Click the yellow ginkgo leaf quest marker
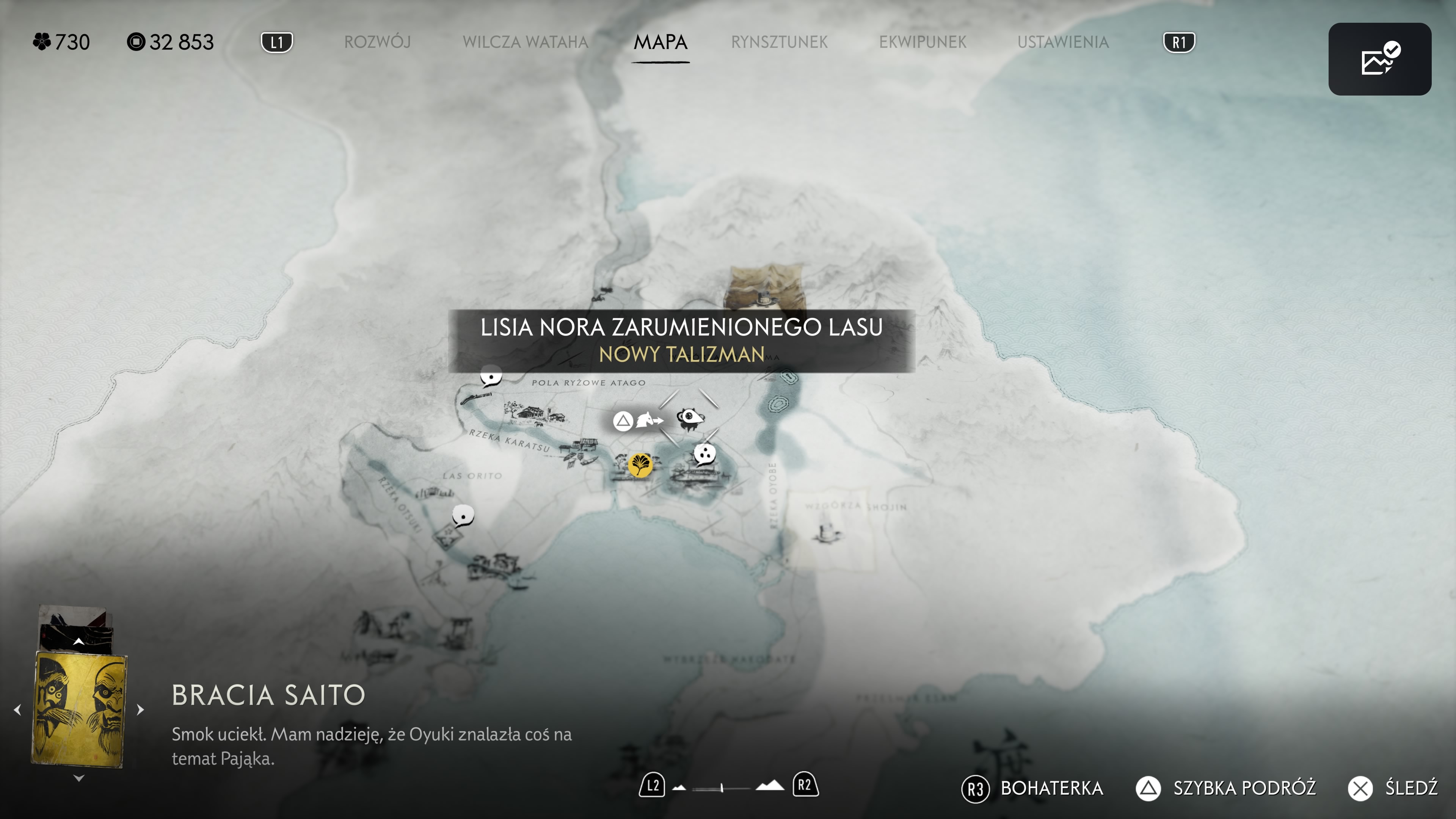This screenshot has height=819, width=1456. [x=640, y=466]
